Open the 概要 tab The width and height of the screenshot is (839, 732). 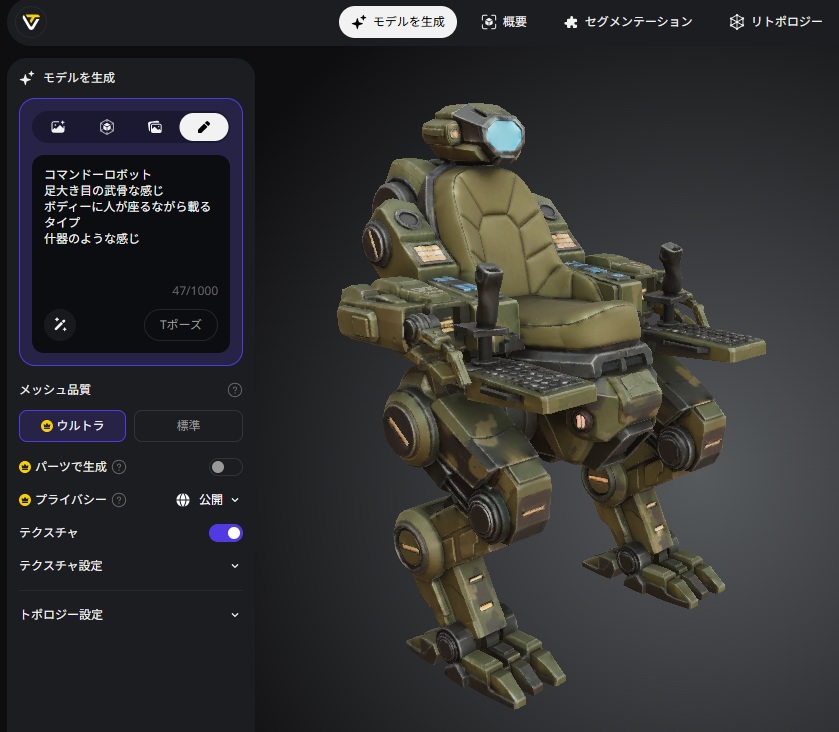pyautogui.click(x=504, y=22)
